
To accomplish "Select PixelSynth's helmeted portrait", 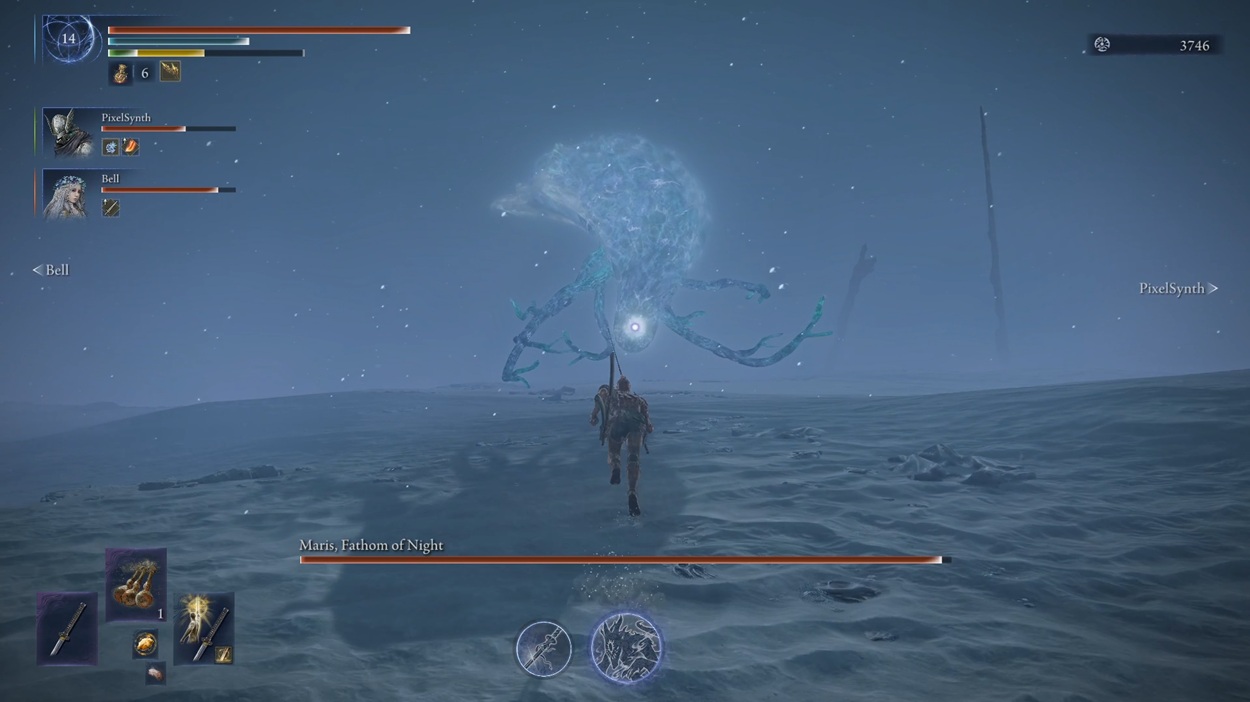I will tap(70, 132).
